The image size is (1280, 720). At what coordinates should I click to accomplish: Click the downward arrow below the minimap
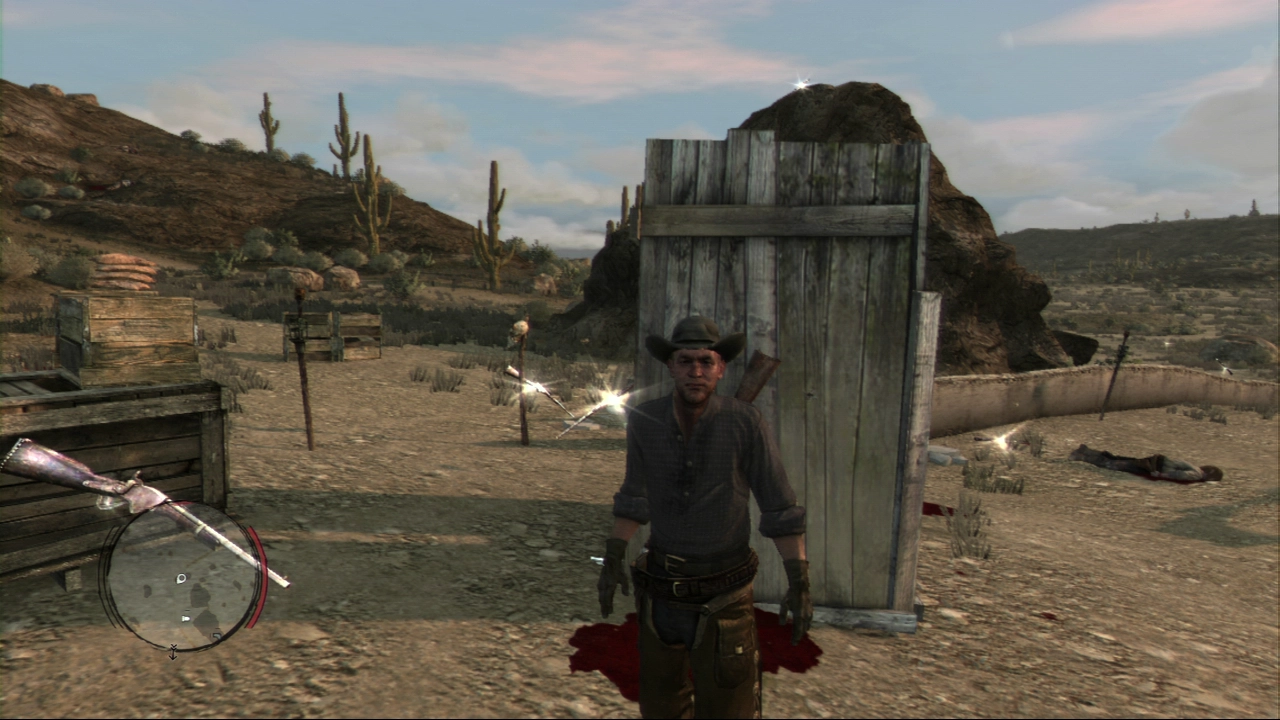point(173,652)
